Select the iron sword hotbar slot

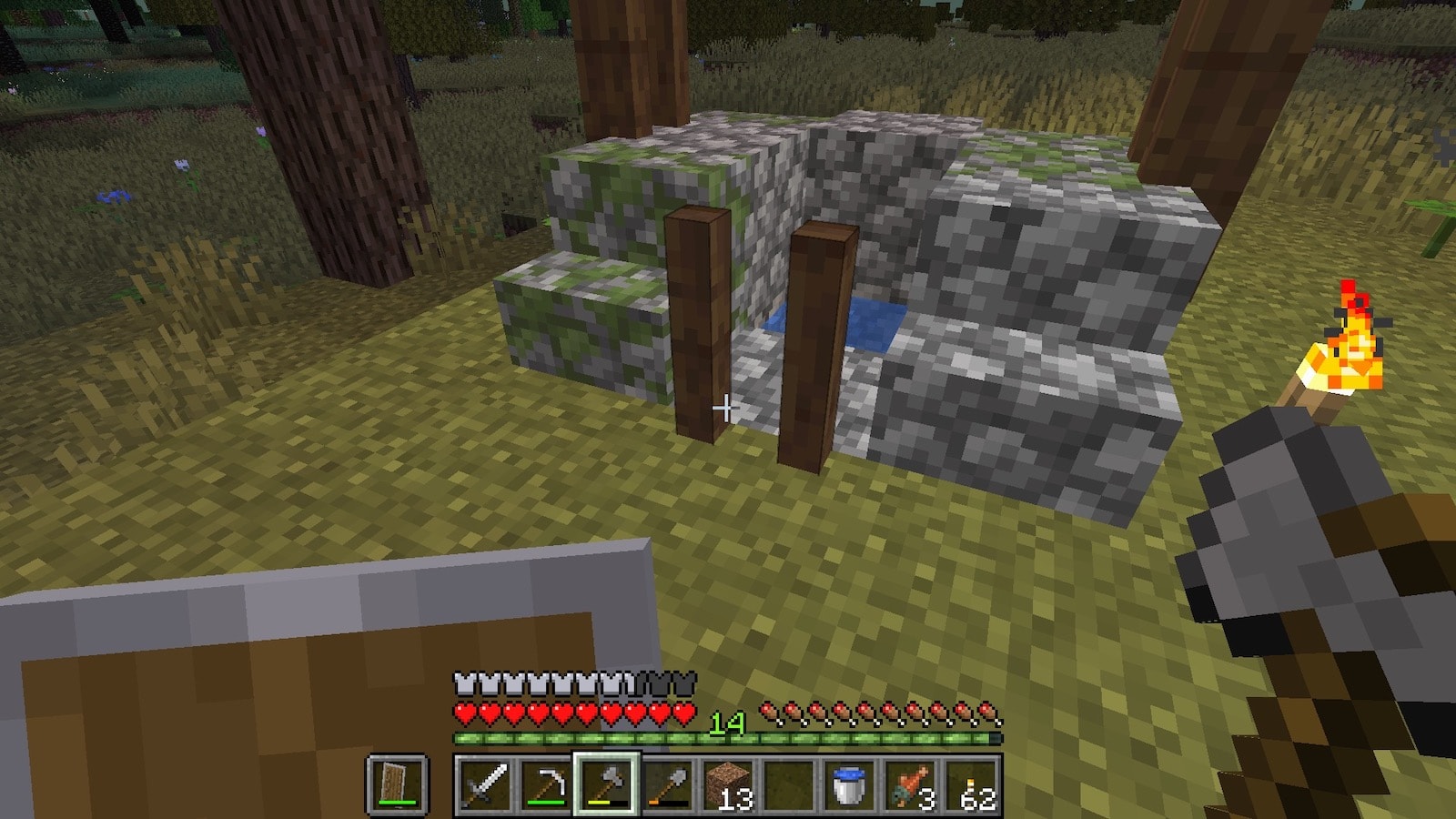485,784
